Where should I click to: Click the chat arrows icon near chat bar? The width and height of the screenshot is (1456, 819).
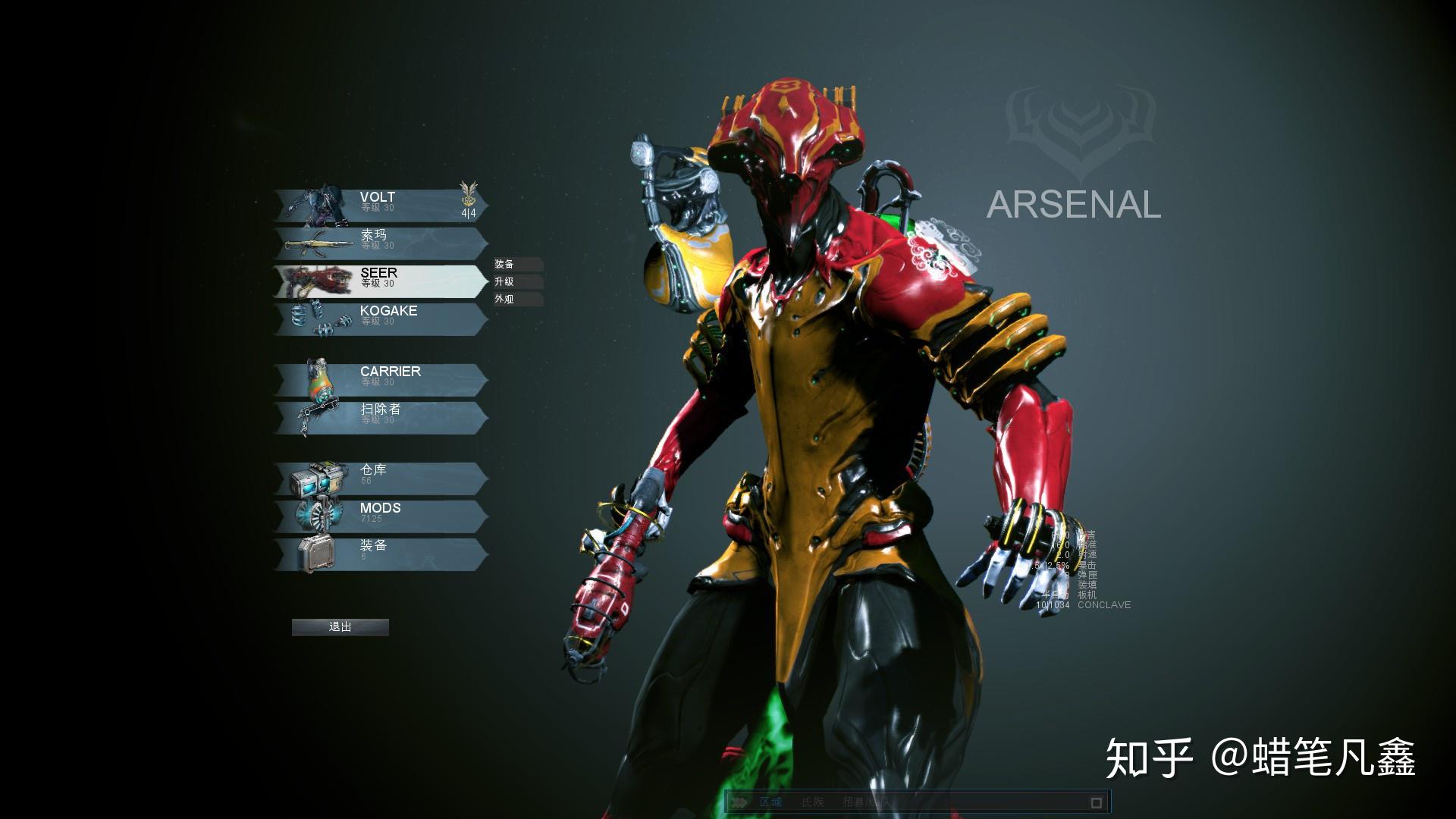point(740,802)
